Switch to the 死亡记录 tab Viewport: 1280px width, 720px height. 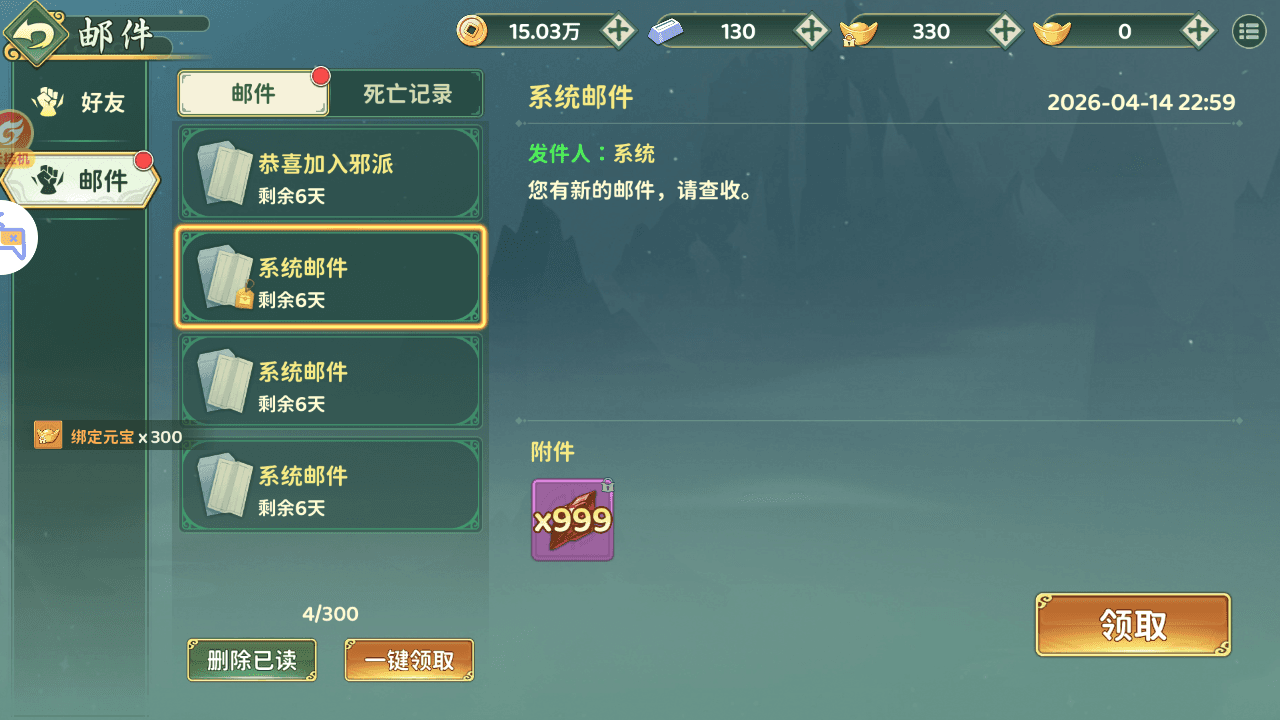click(x=405, y=93)
